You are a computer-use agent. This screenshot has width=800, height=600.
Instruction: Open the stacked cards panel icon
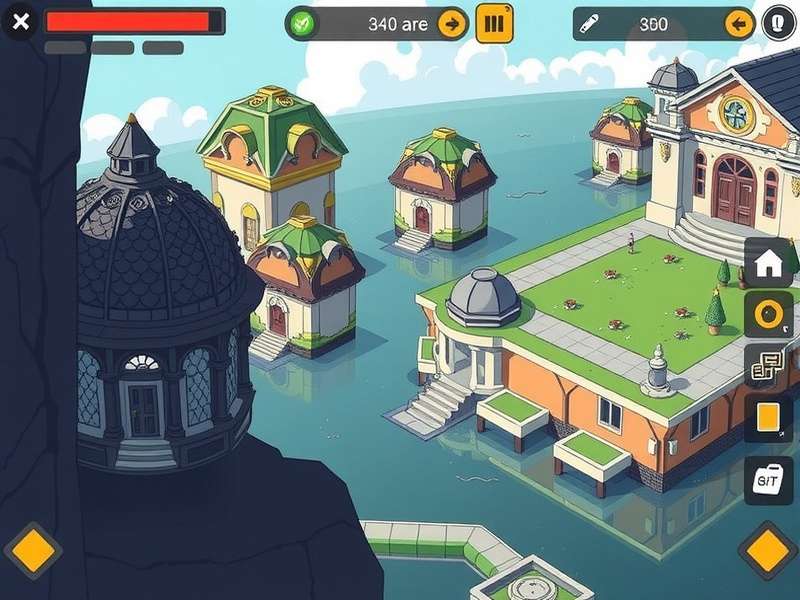pos(768,367)
